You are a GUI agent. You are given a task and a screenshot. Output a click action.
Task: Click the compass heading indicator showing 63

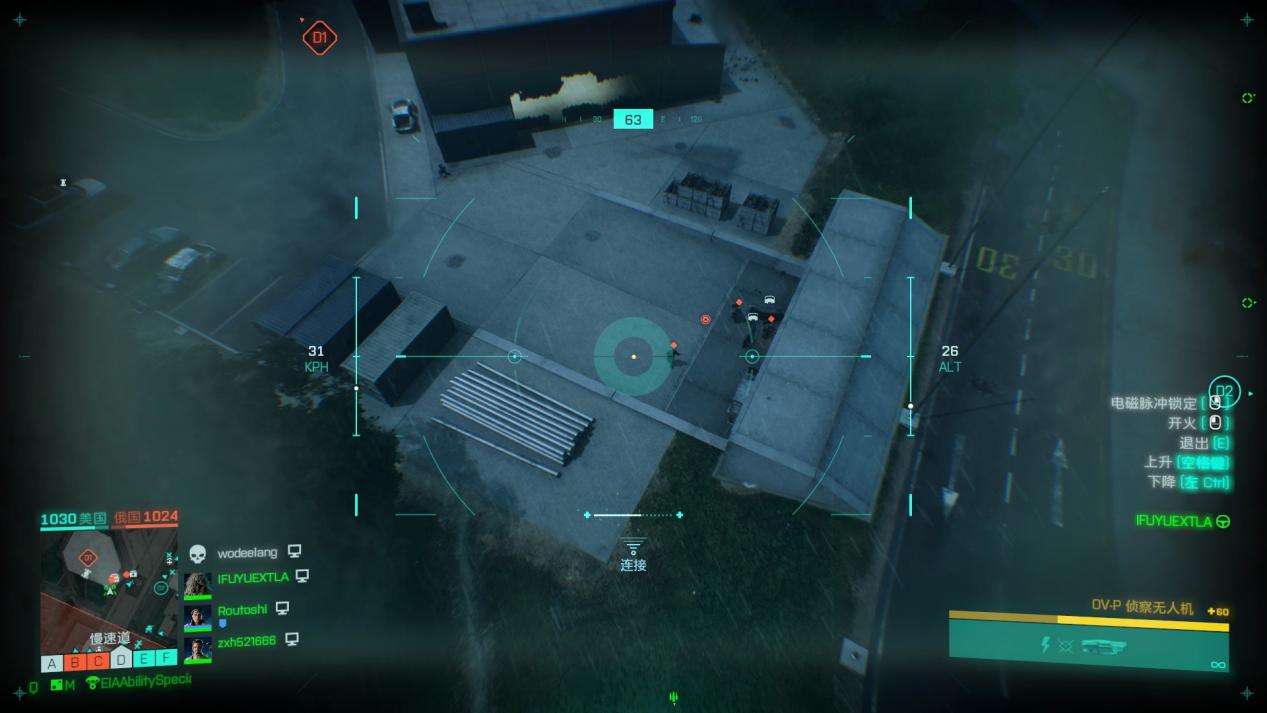pyautogui.click(x=633, y=120)
